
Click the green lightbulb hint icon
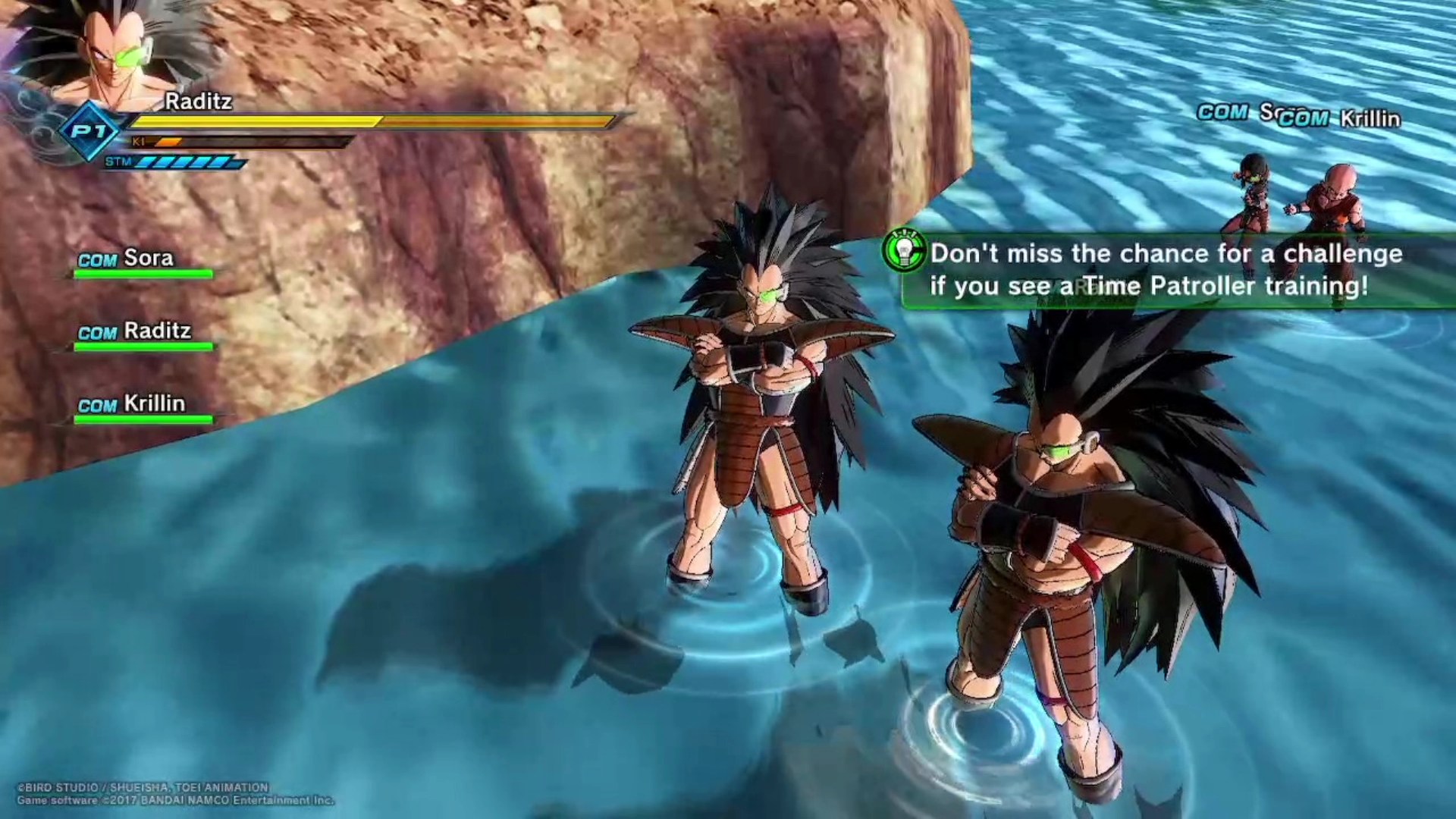tap(905, 251)
